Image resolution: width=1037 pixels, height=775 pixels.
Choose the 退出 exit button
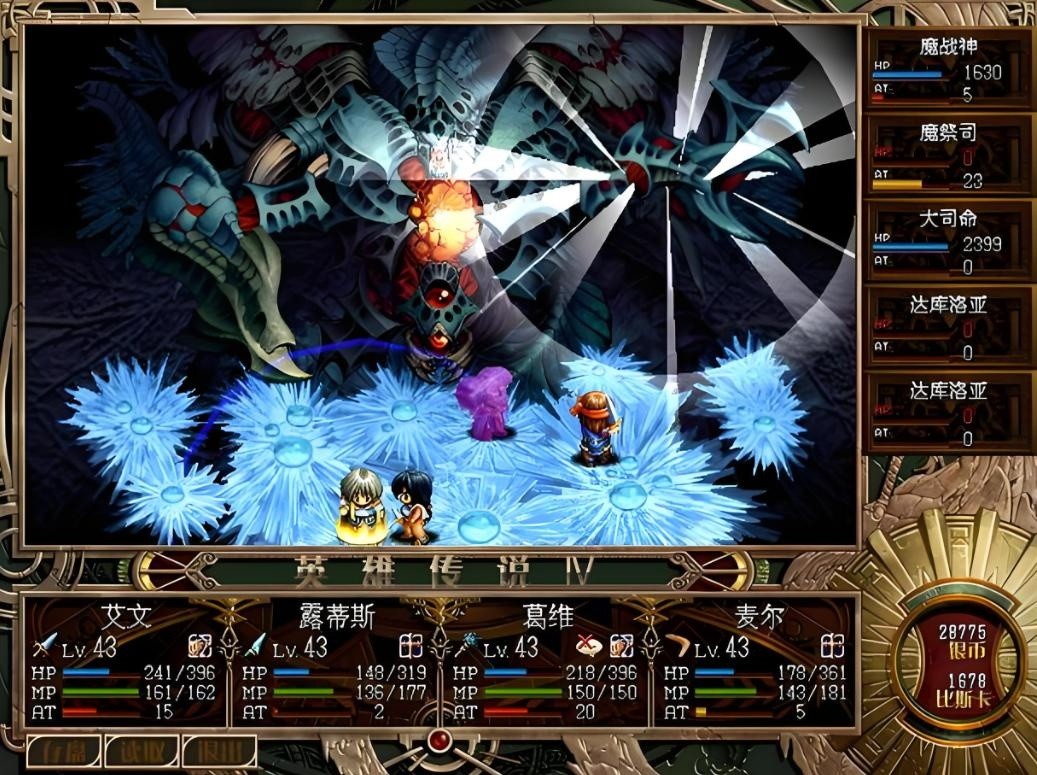point(219,751)
